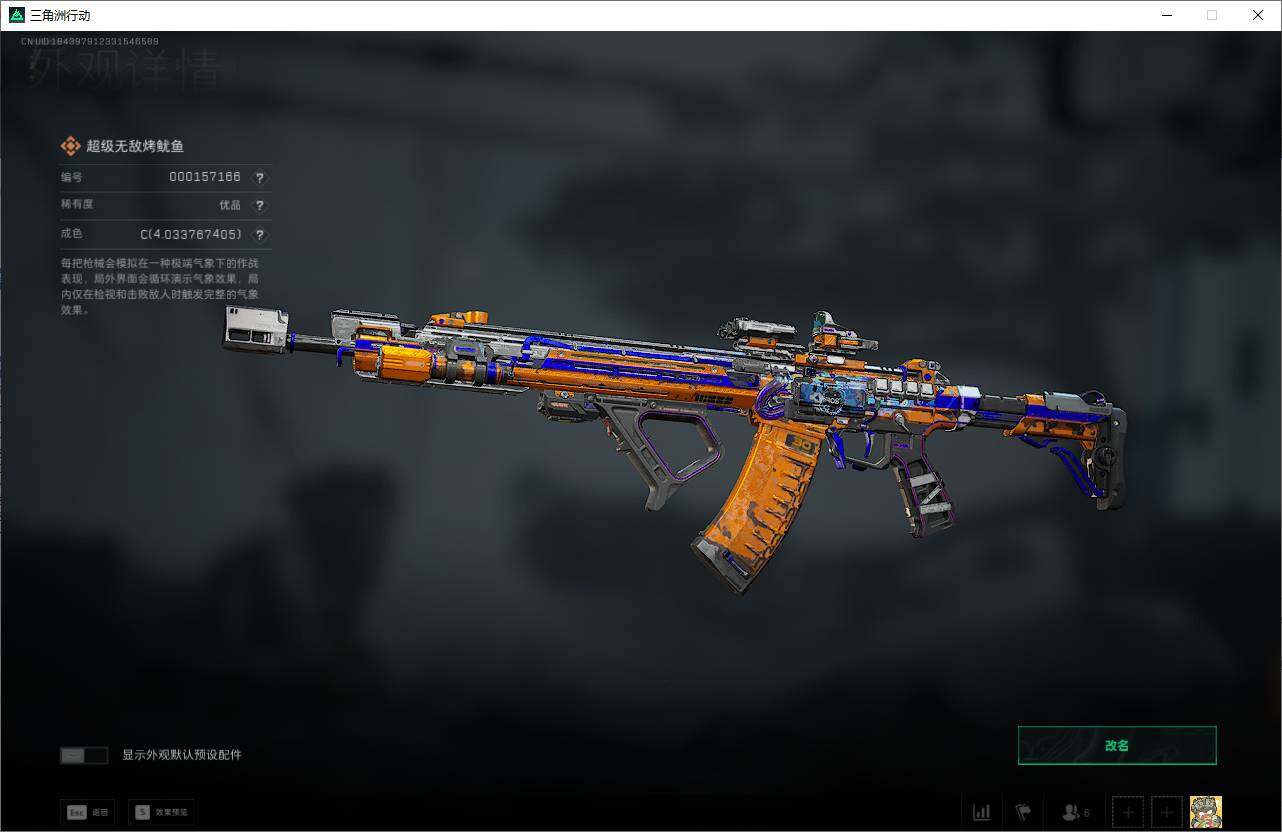
Task: Show the 稀有度 rarity help tooltip
Action: click(260, 206)
